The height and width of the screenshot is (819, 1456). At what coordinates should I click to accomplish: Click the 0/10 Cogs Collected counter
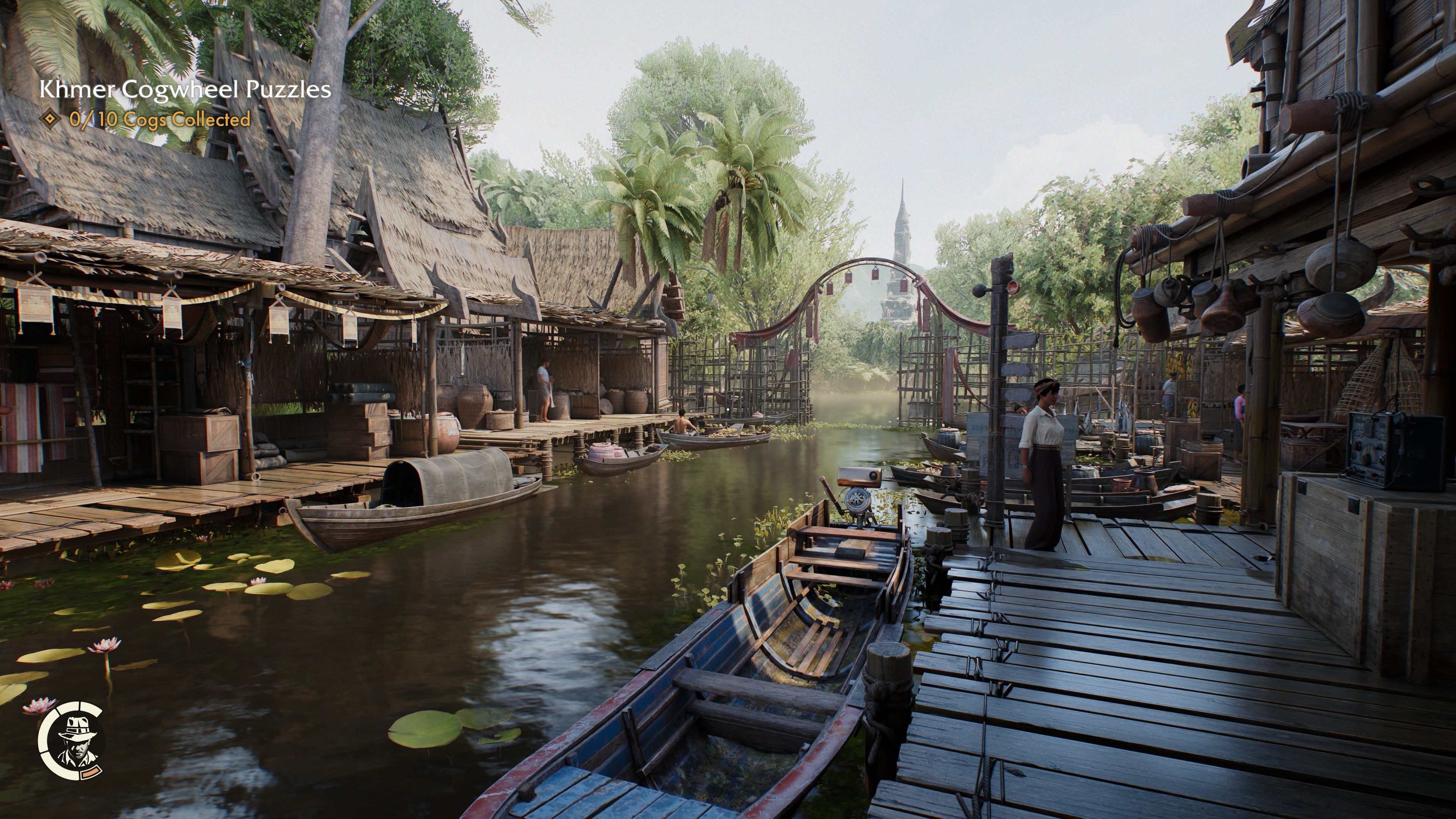[158, 120]
